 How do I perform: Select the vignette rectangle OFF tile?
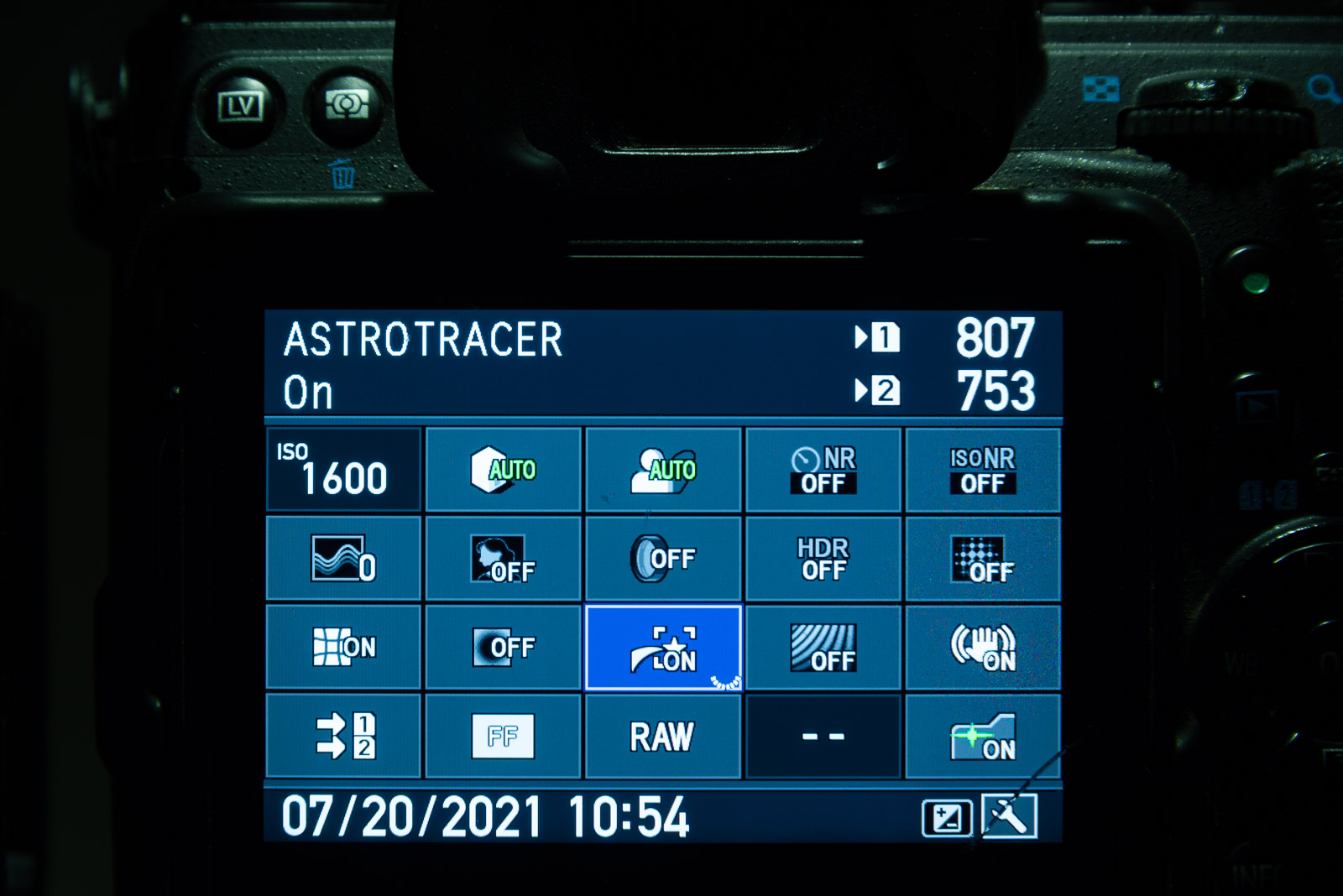tap(504, 648)
